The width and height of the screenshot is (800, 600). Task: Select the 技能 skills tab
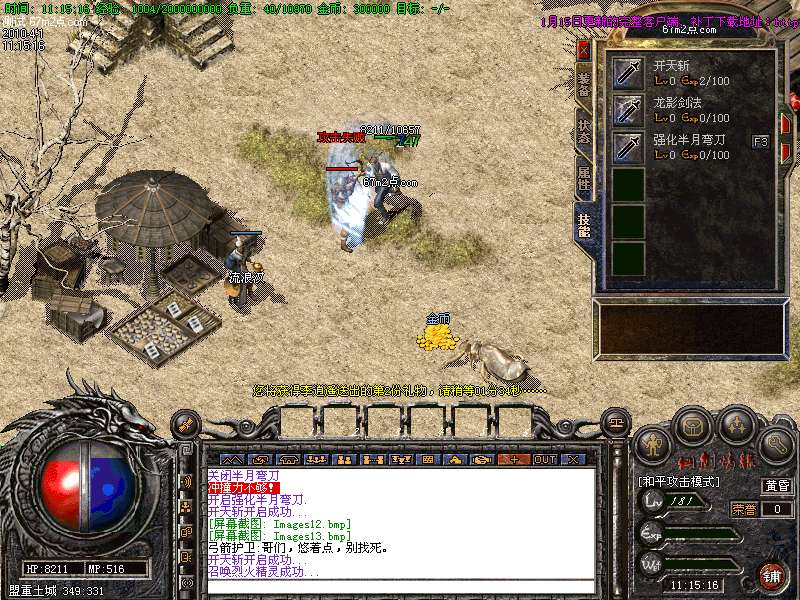point(584,226)
